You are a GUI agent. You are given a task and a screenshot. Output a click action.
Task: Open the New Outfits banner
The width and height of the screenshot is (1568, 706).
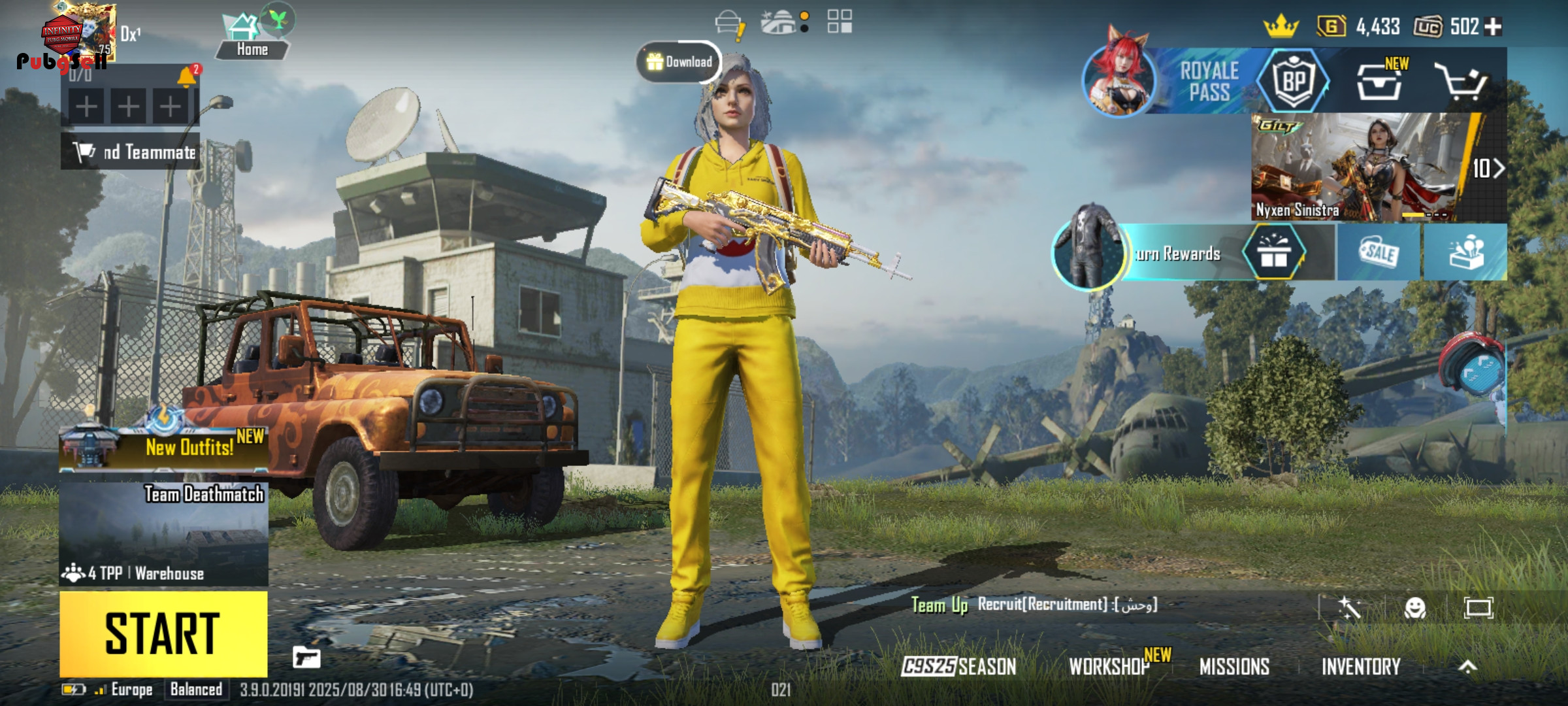(x=163, y=446)
